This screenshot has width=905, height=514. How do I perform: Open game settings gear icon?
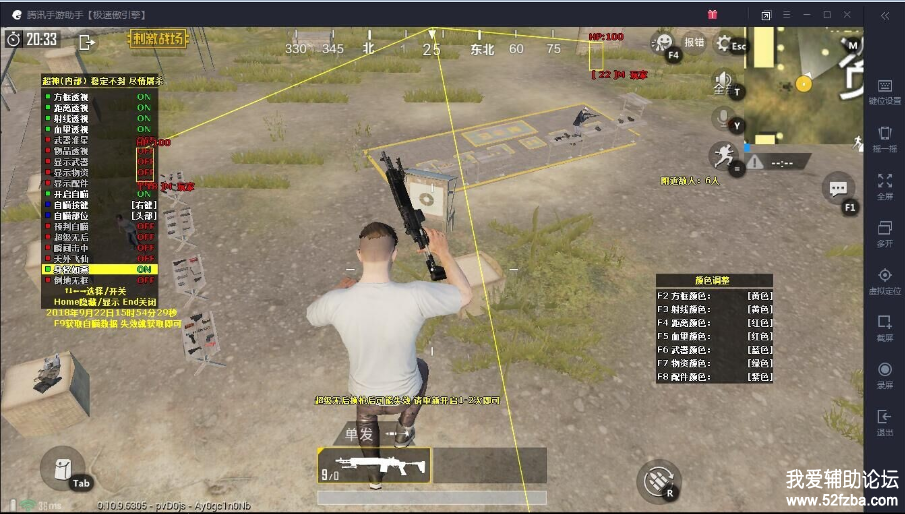point(723,43)
